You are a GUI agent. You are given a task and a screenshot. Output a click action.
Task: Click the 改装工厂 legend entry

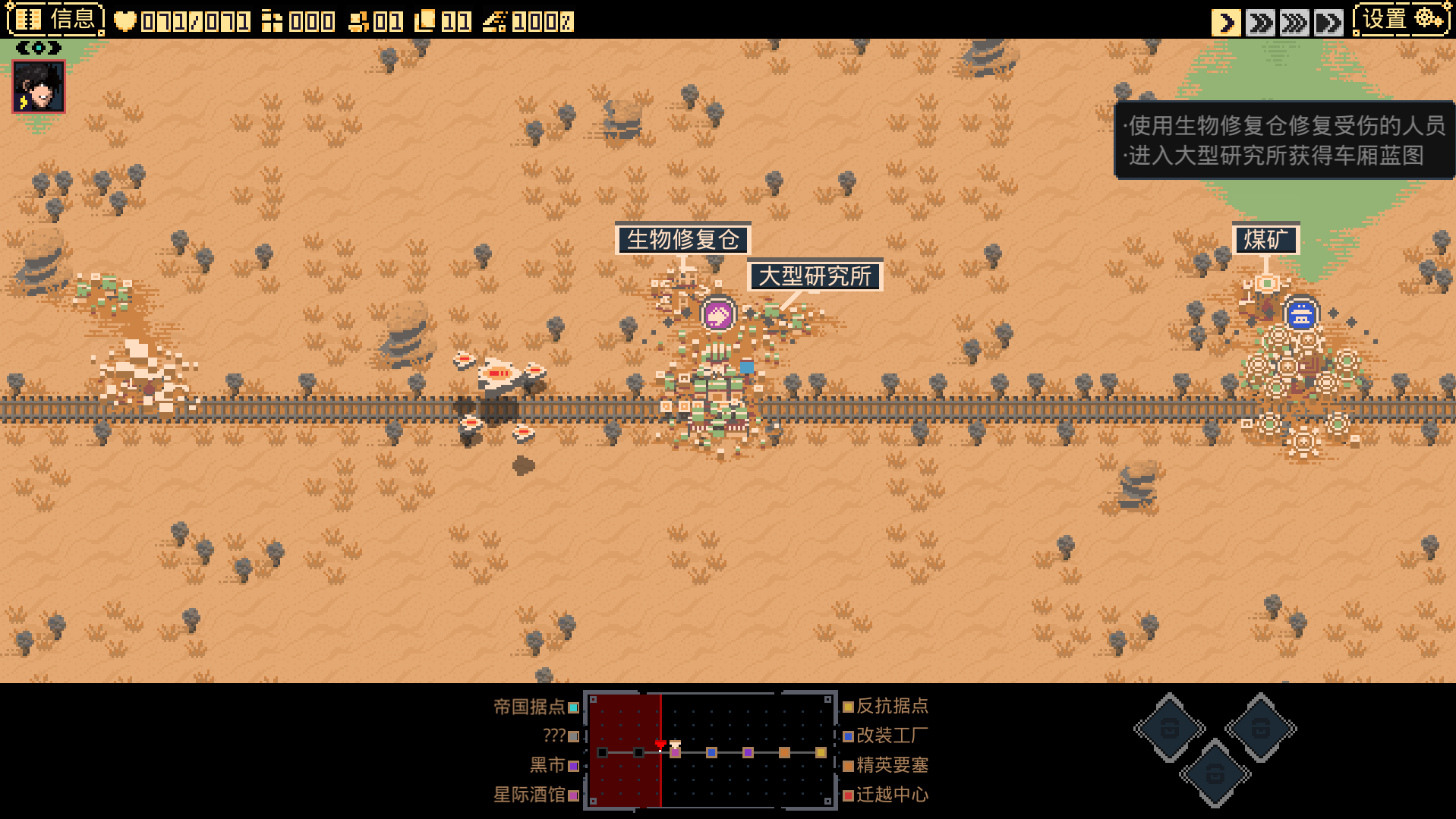click(x=885, y=736)
